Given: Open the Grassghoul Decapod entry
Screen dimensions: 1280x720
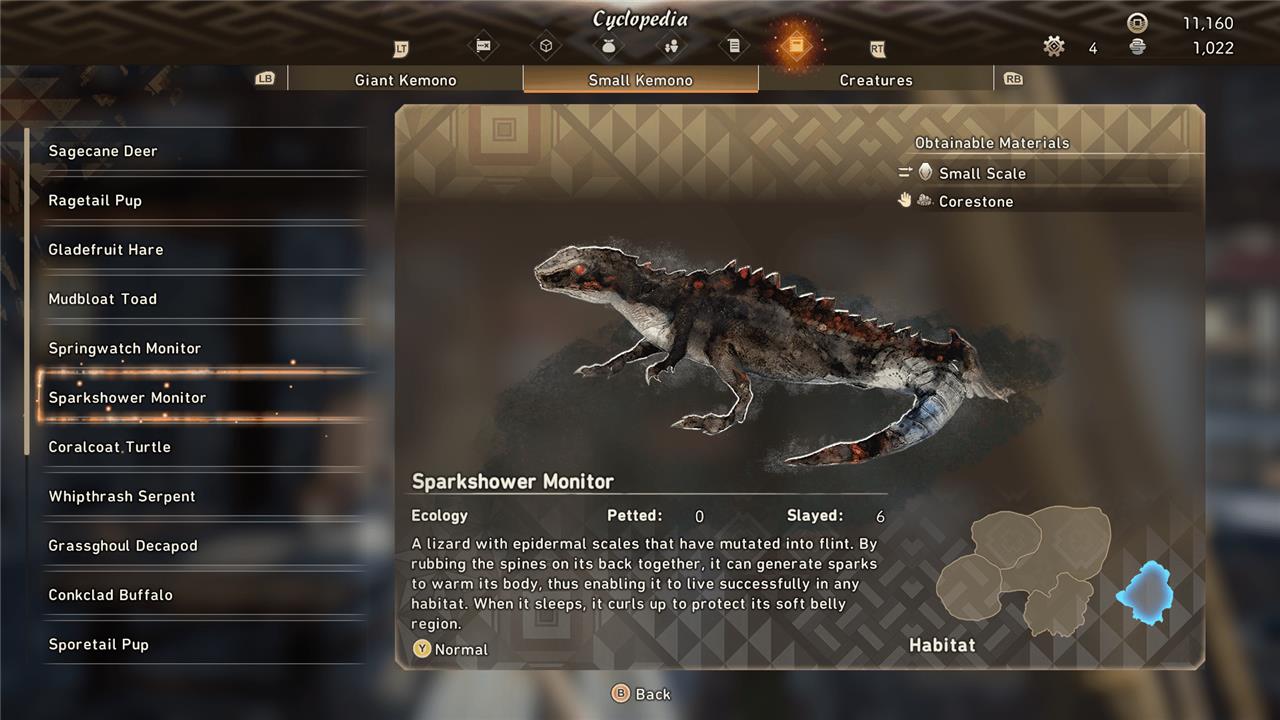Looking at the screenshot, I should [123, 546].
